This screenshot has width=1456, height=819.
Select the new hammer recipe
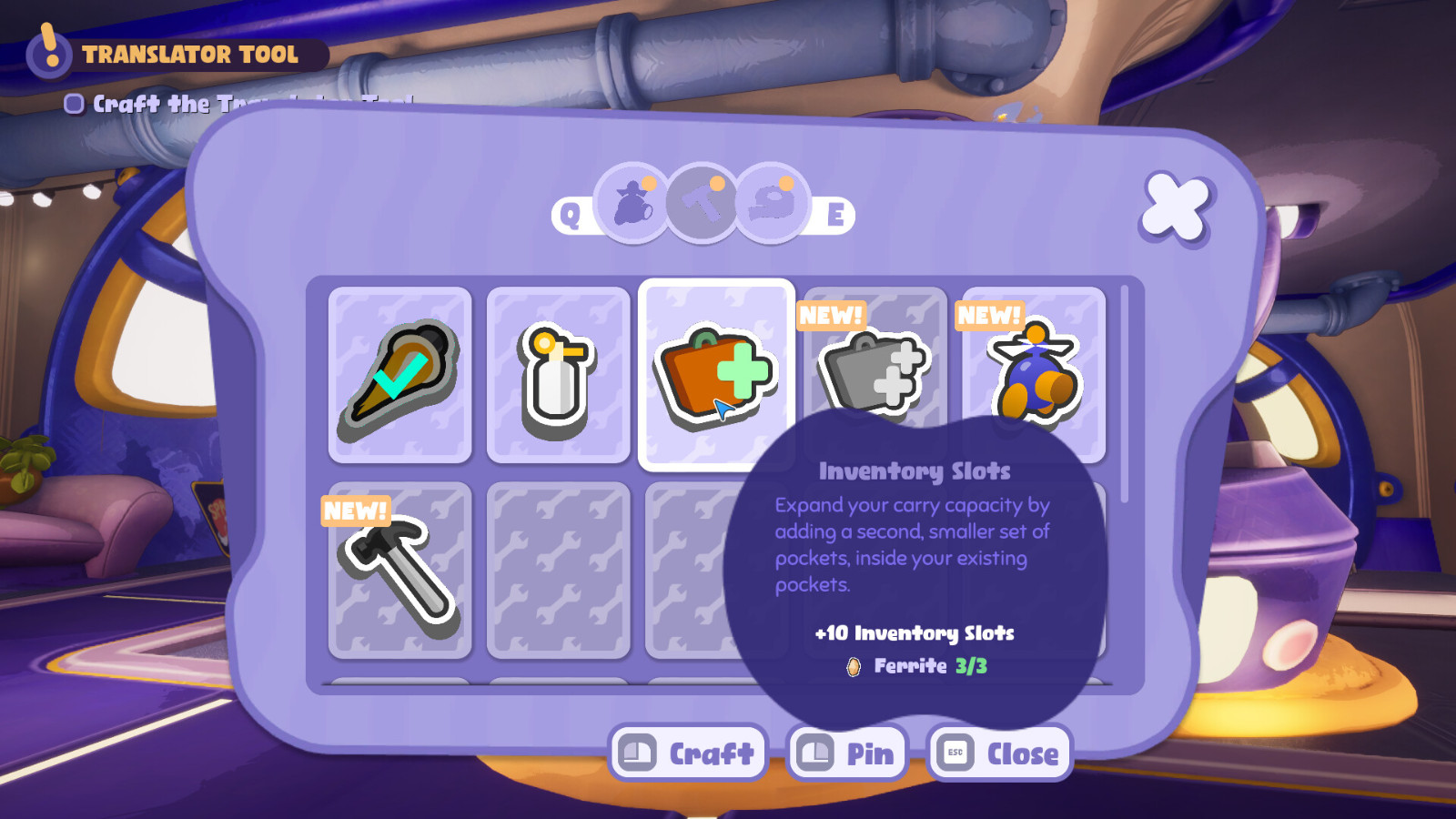(400, 573)
